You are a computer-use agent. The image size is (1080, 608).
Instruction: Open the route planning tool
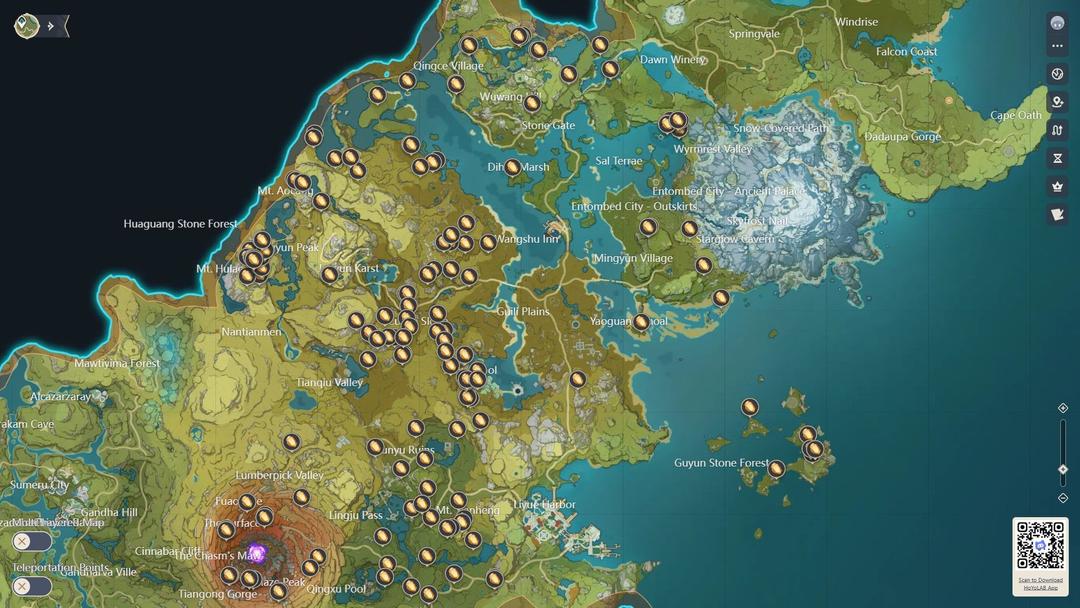tap(1057, 130)
